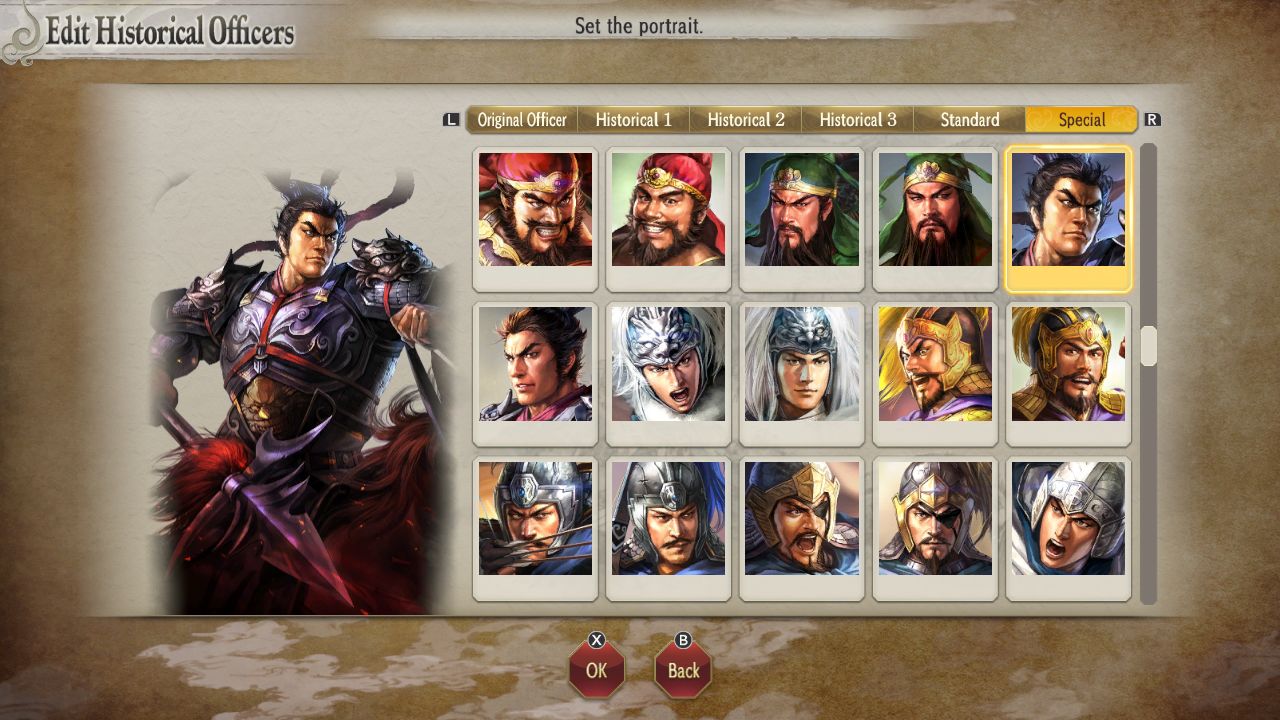Image resolution: width=1280 pixels, height=720 pixels.
Task: Switch to the Original Officer tab
Action: point(521,119)
